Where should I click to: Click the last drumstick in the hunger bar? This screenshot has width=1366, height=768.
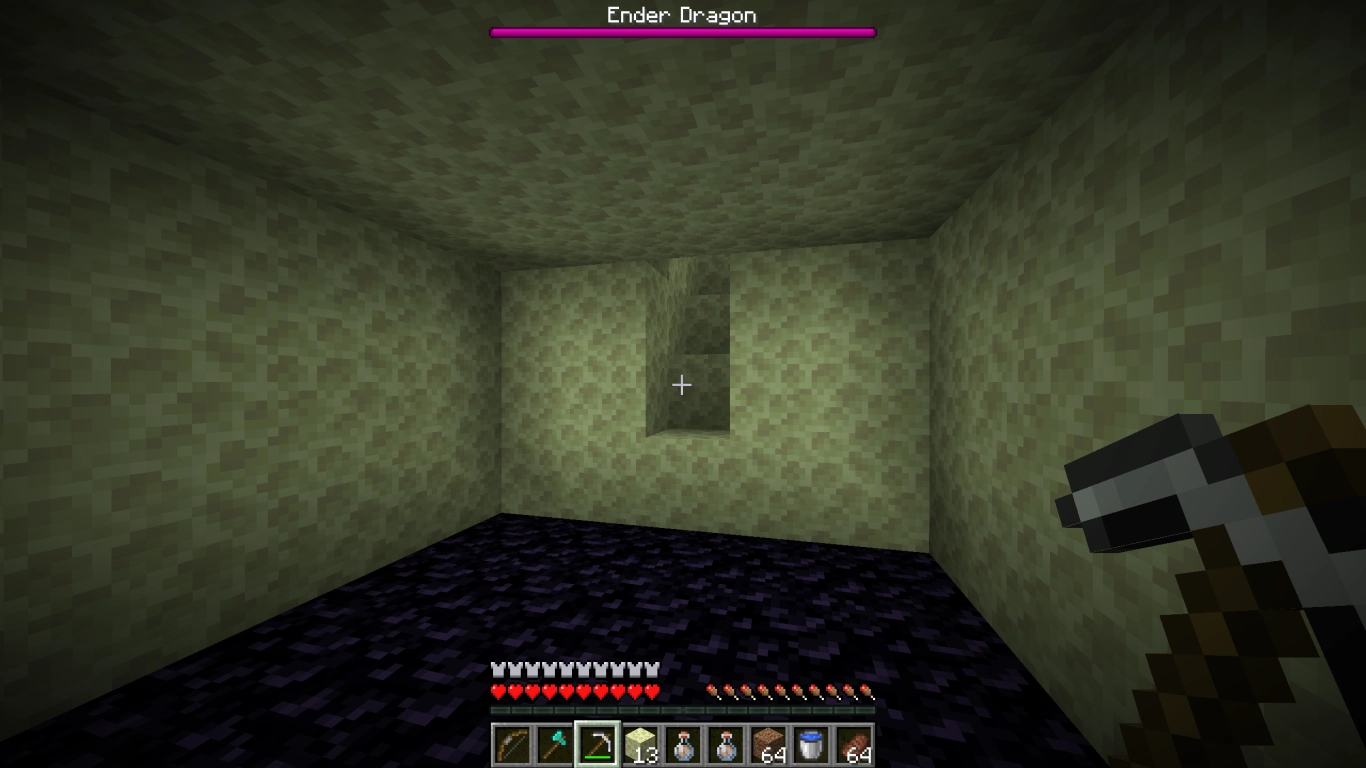point(867,690)
